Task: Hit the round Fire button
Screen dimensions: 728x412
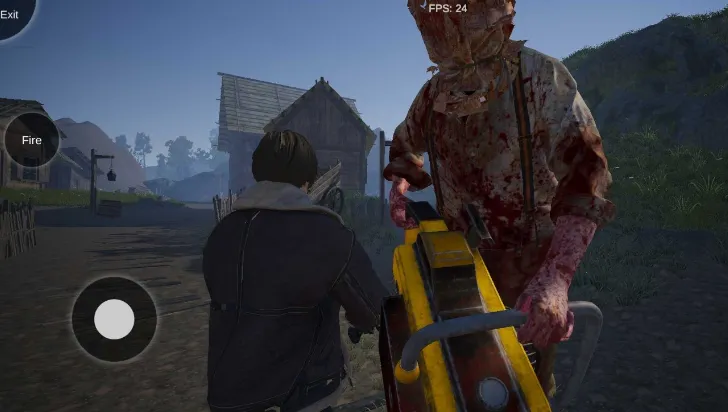Action: [32, 140]
